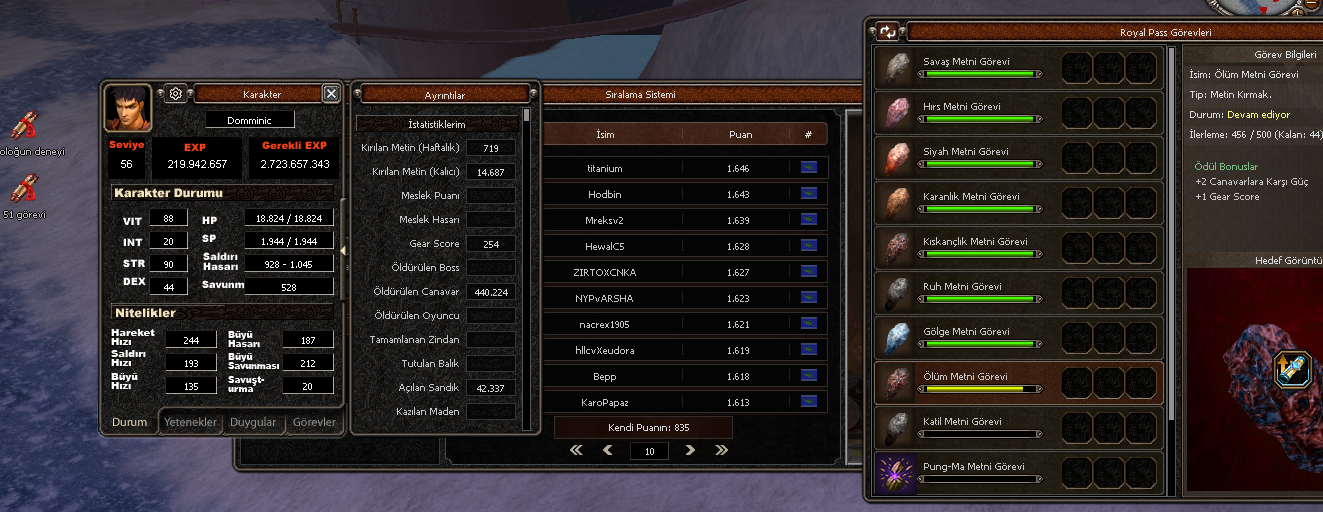1323x512 pixels.
Task: Click the Royal Pass refresh arrows button
Action: 887,32
